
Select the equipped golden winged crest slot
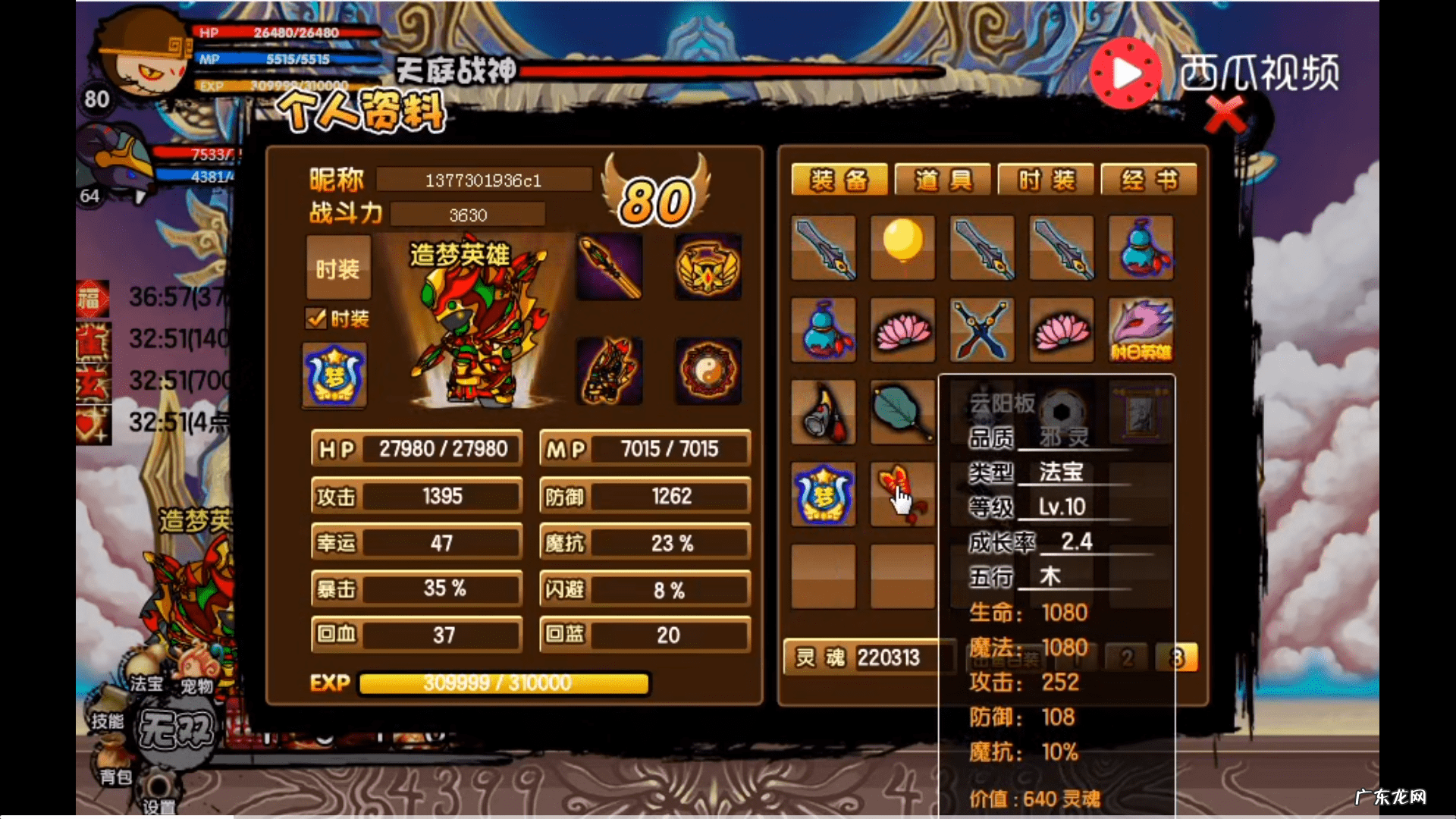tap(708, 267)
